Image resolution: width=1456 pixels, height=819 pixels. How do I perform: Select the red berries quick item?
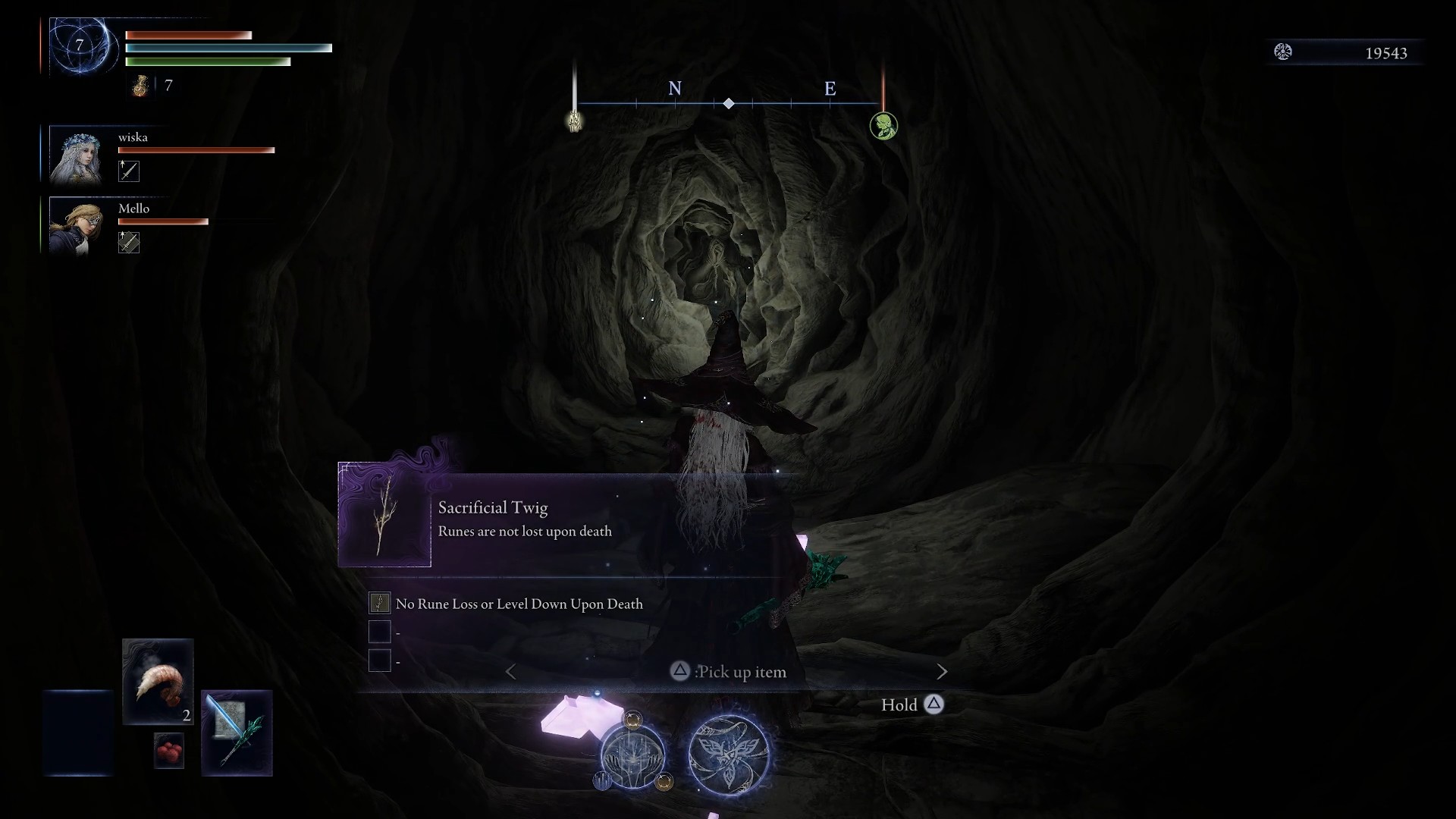coord(169,751)
